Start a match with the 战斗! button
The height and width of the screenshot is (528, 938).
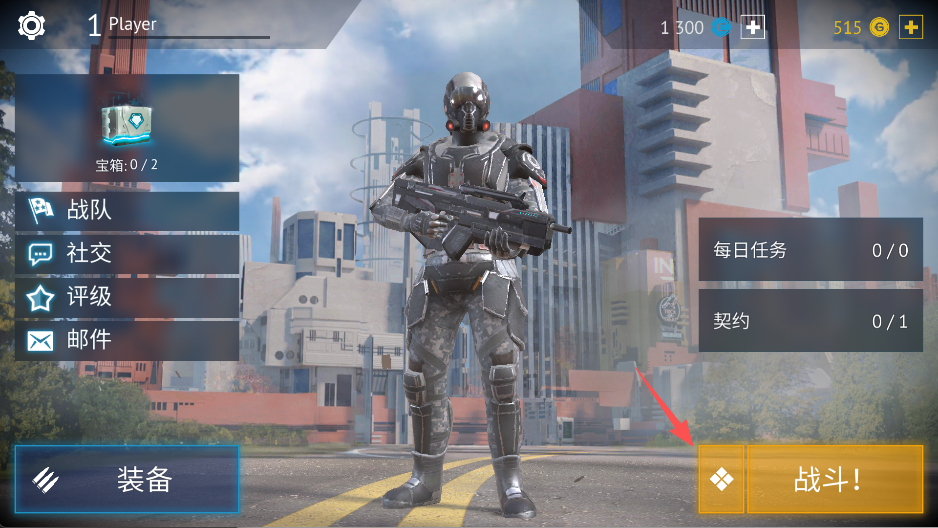834,480
